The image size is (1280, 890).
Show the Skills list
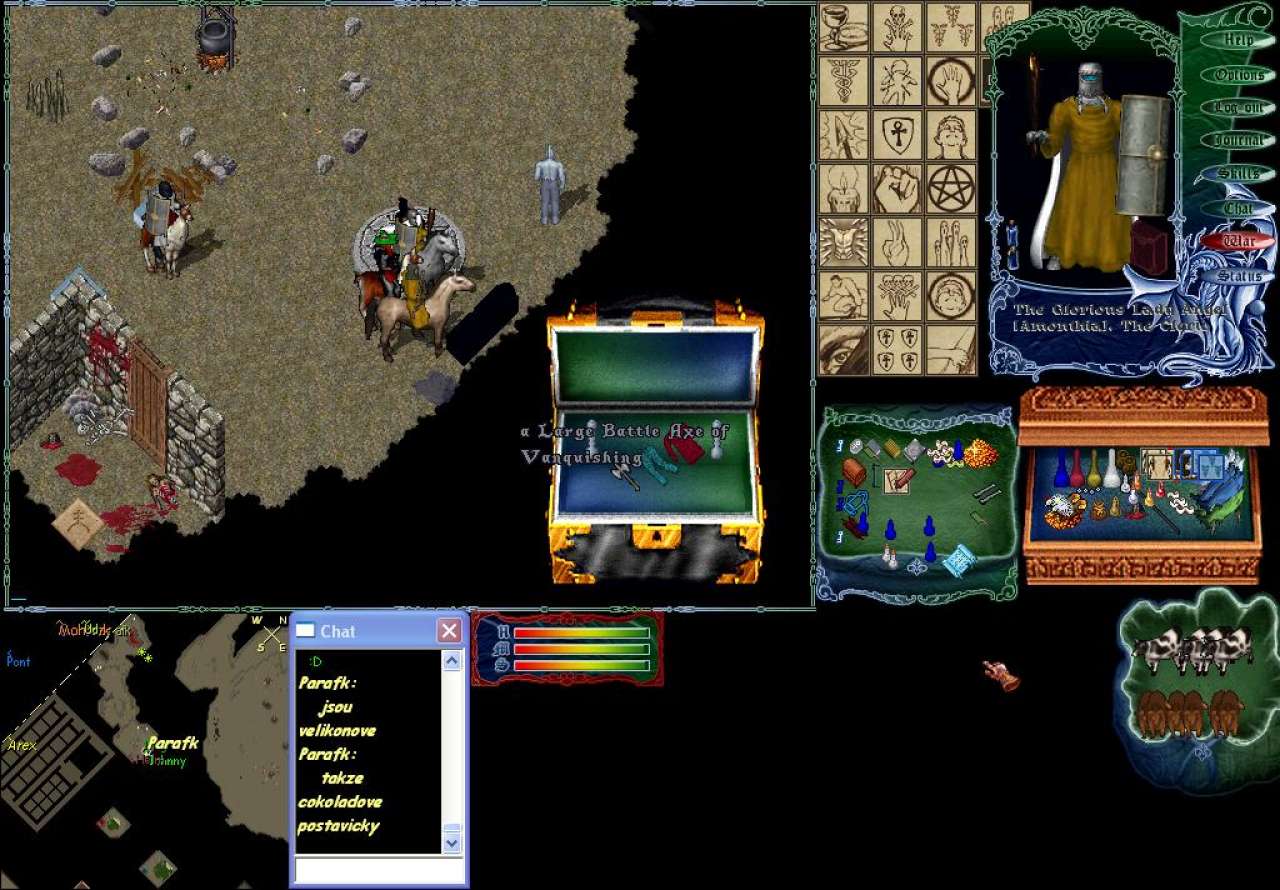(x=1238, y=174)
